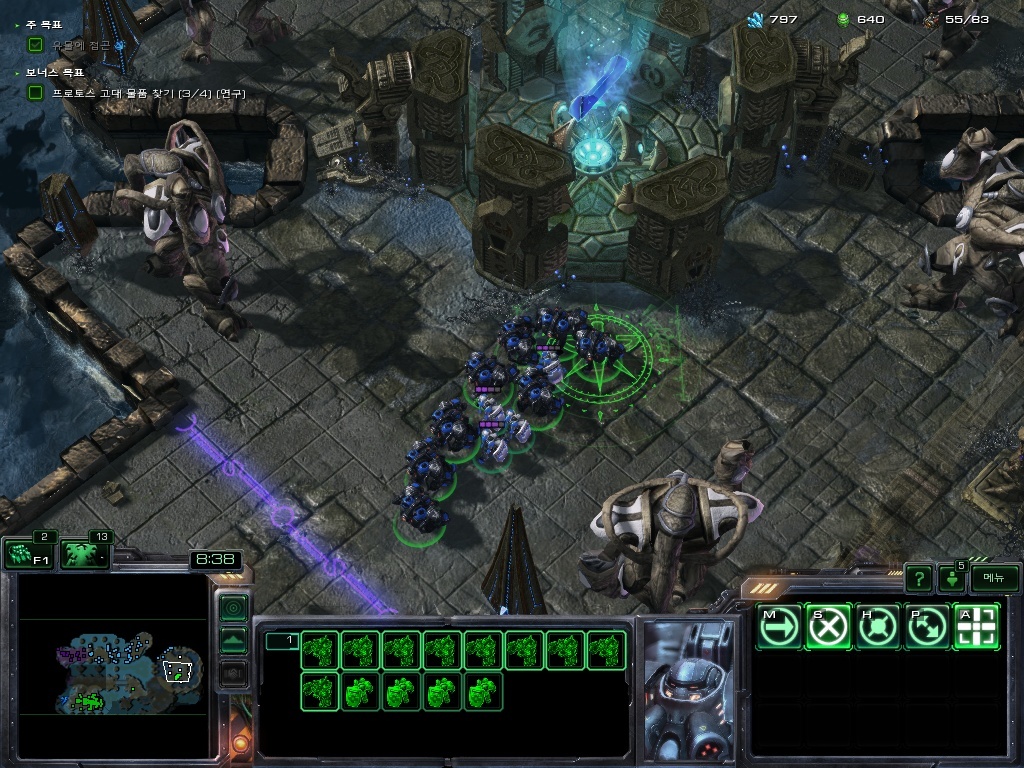
Task: Open the 메뉴 menu button
Action: [994, 578]
